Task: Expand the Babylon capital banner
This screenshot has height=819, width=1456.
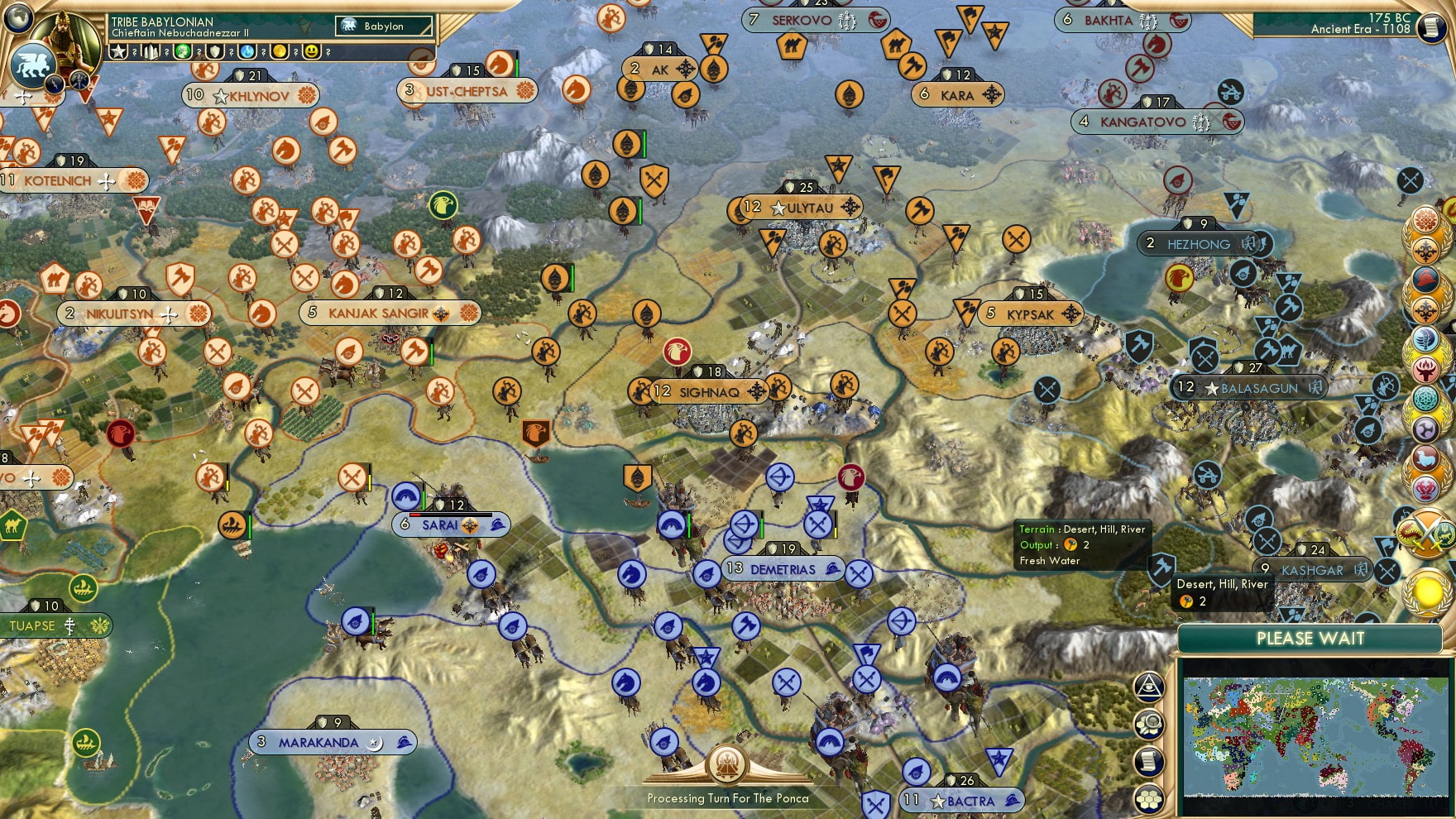Action: point(385,26)
